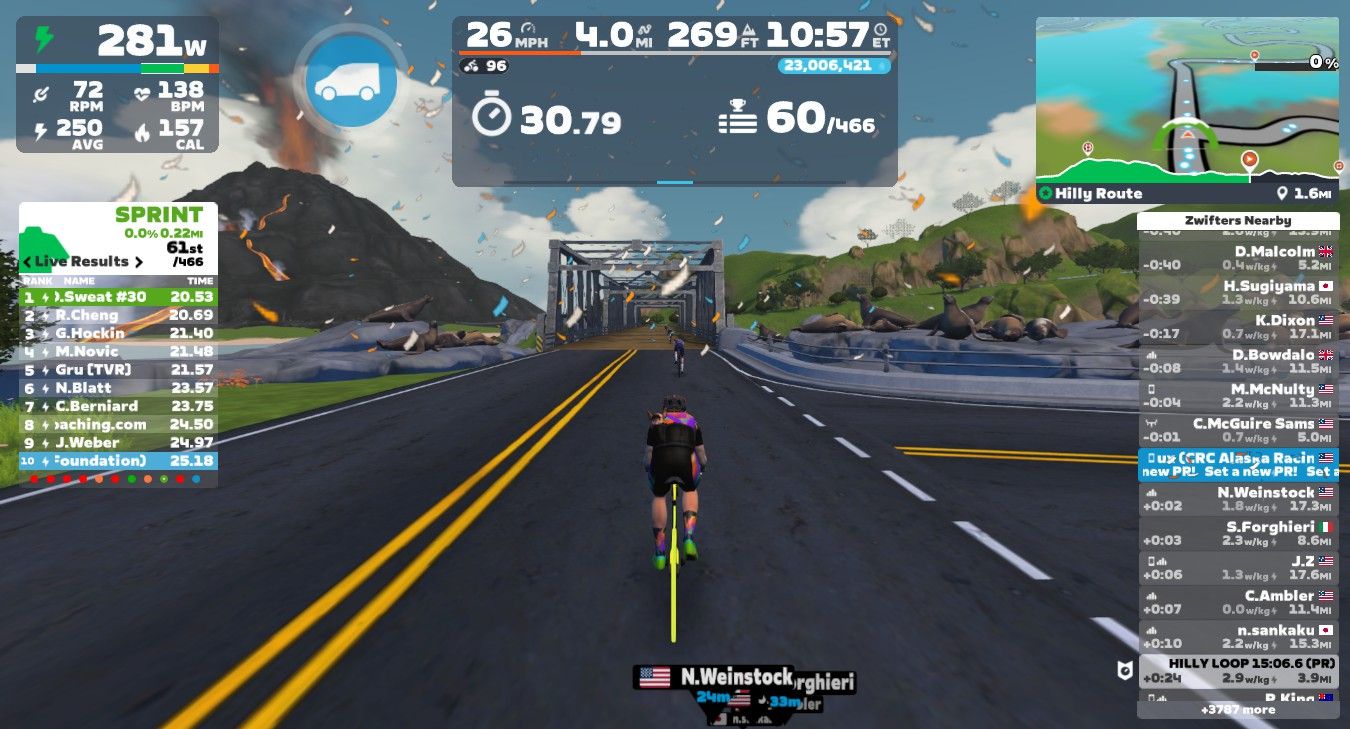
Task: Select J.Weber's sprint result row
Action: (118, 442)
